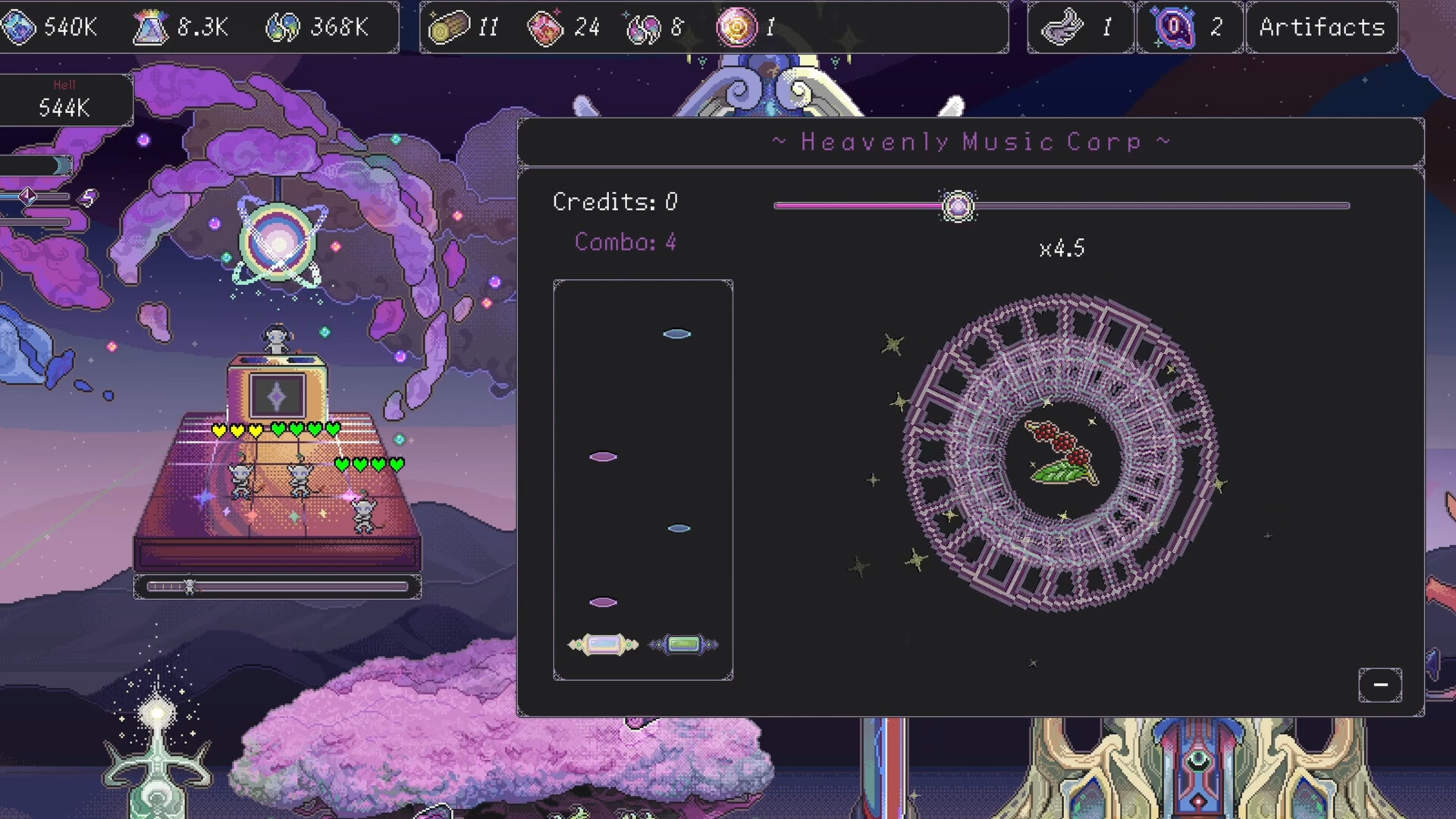This screenshot has height=819, width=1456.
Task: Click the multiplier slider's glowing orb handle
Action: [x=958, y=206]
